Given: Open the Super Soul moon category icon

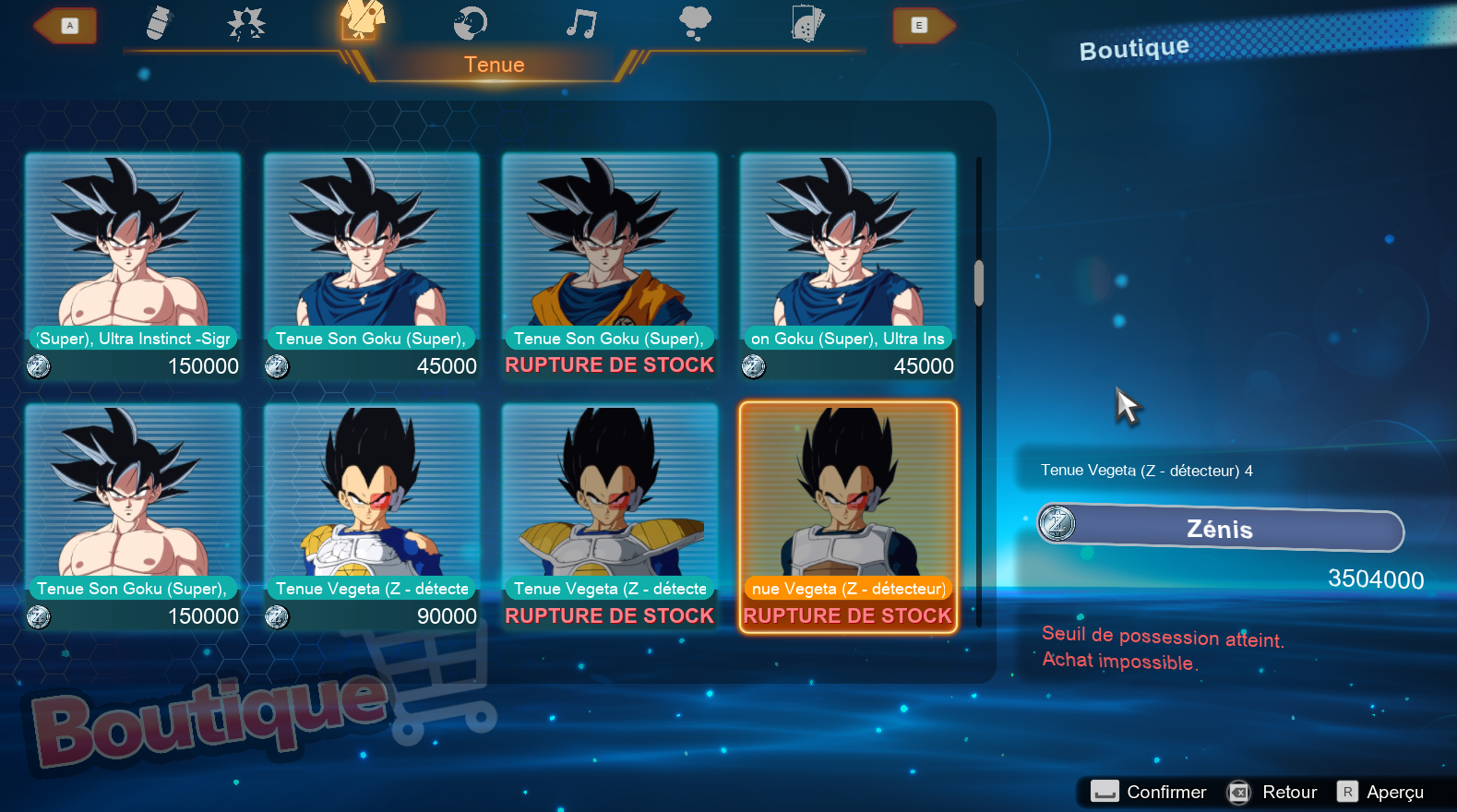Looking at the screenshot, I should (470, 23).
